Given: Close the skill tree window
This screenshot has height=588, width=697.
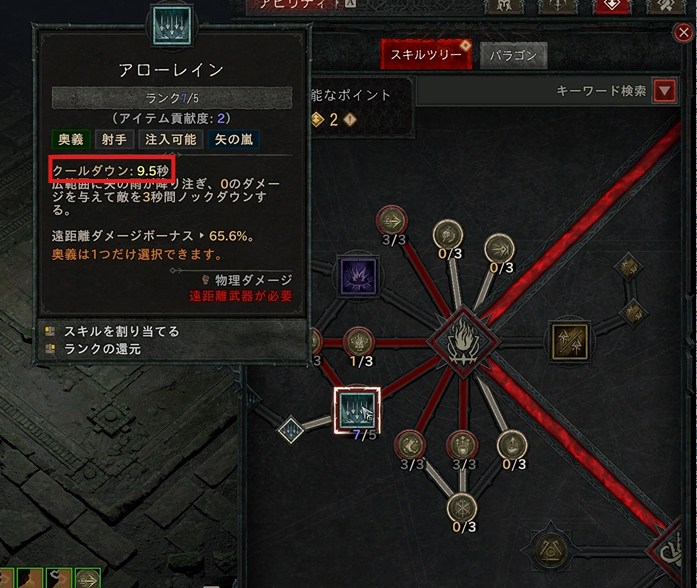Looking at the screenshot, I should click(685, 33).
